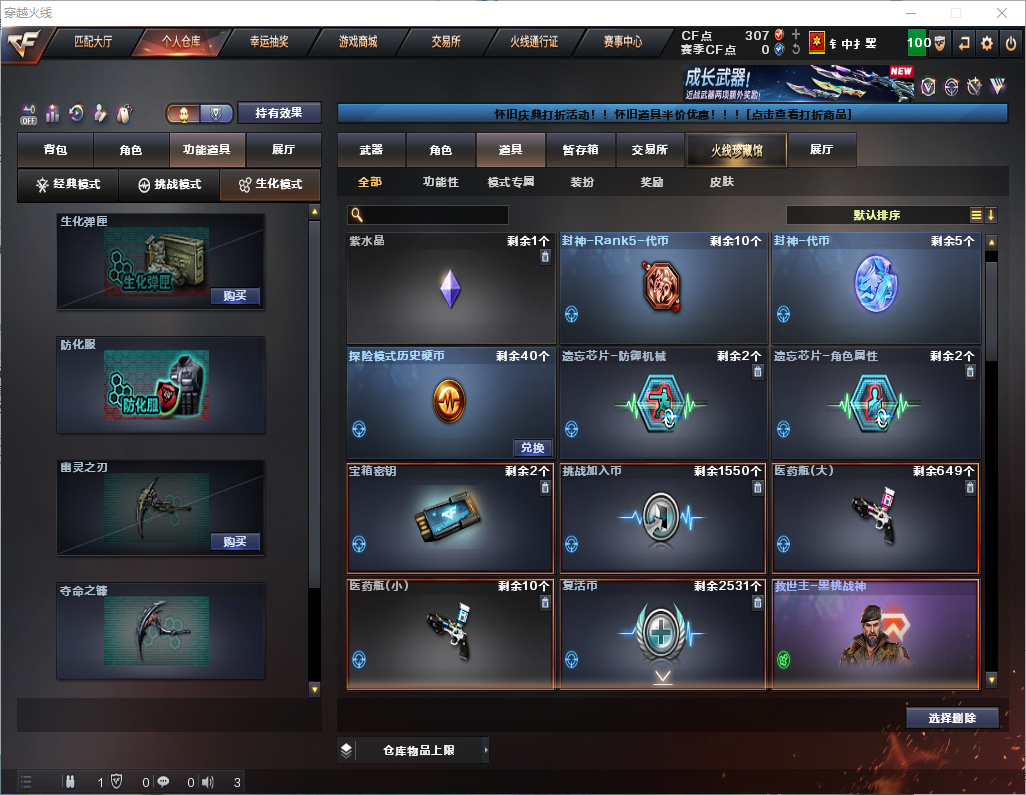Open the 赛事中心 tab
The height and width of the screenshot is (795, 1026).
[x=622, y=42]
